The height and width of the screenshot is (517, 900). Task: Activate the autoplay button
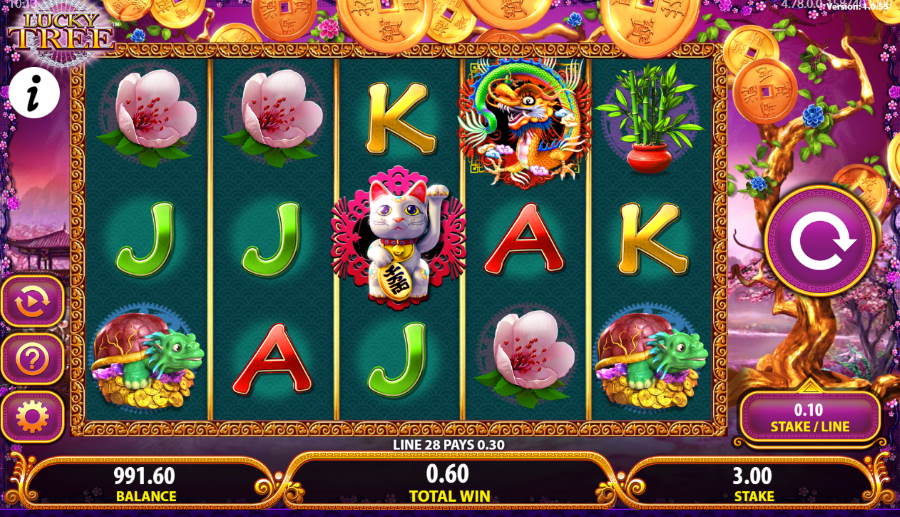pos(32,300)
